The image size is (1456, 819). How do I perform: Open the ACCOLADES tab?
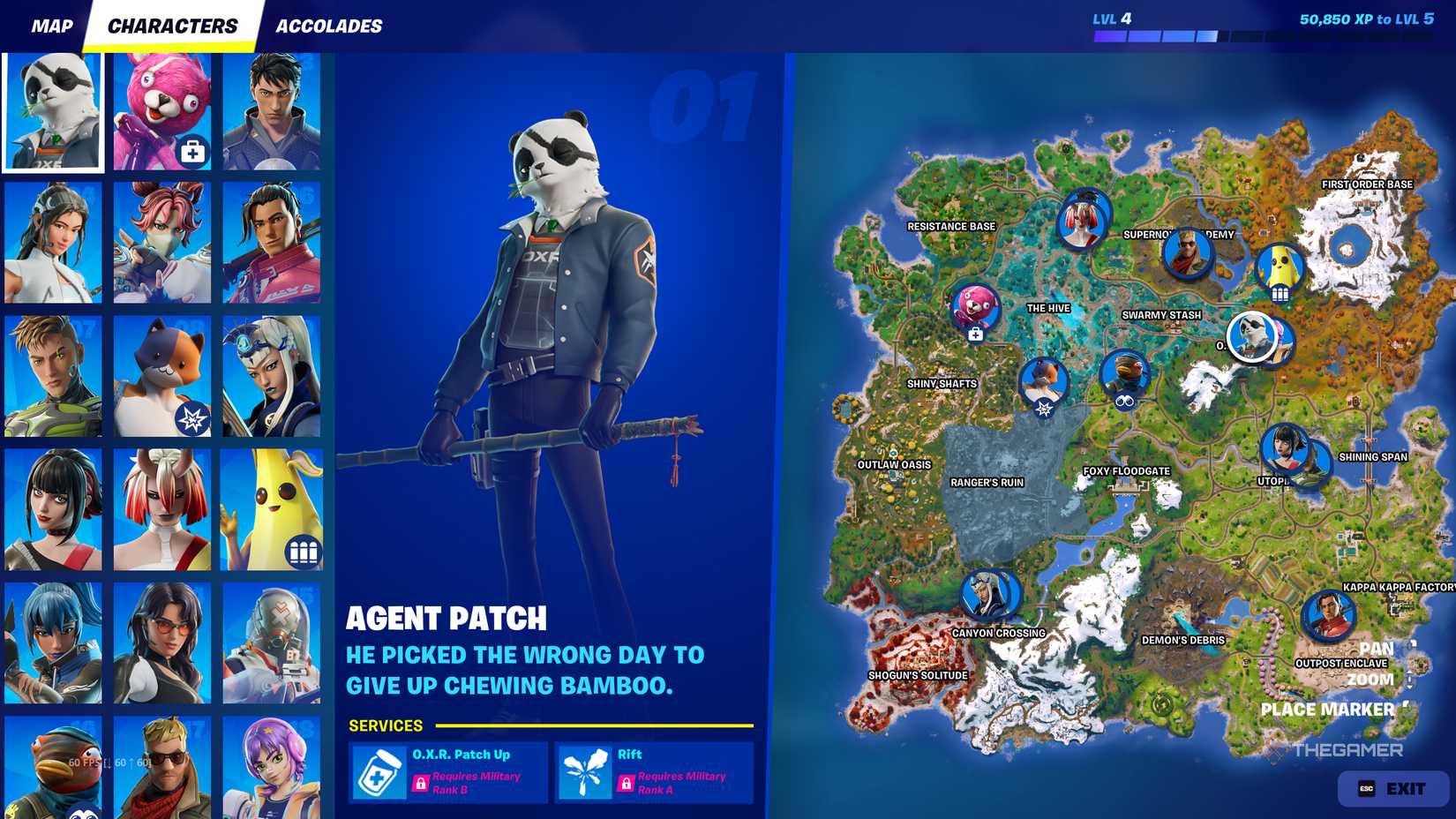[x=328, y=25]
